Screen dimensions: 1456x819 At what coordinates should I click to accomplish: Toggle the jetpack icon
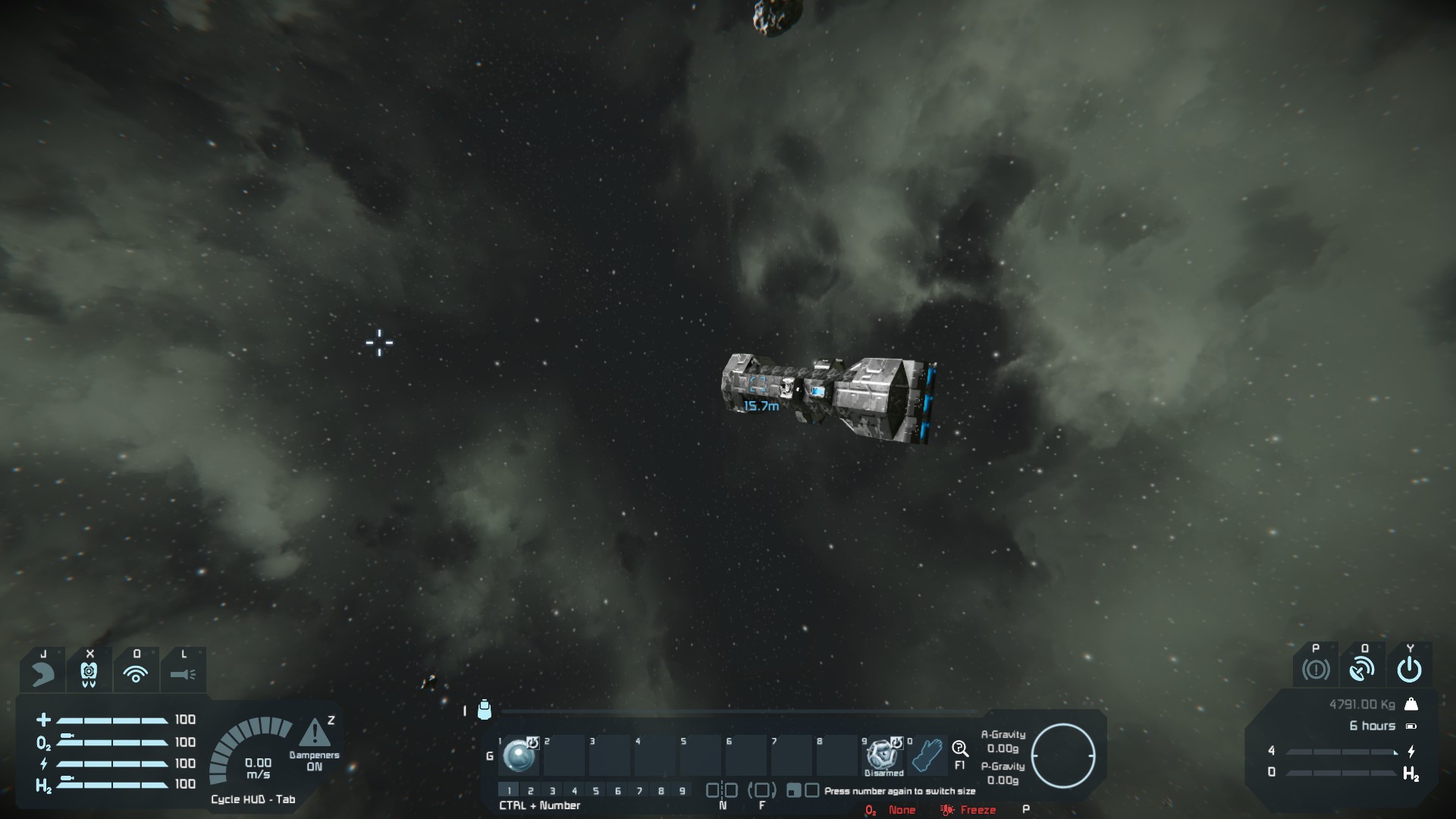(89, 672)
